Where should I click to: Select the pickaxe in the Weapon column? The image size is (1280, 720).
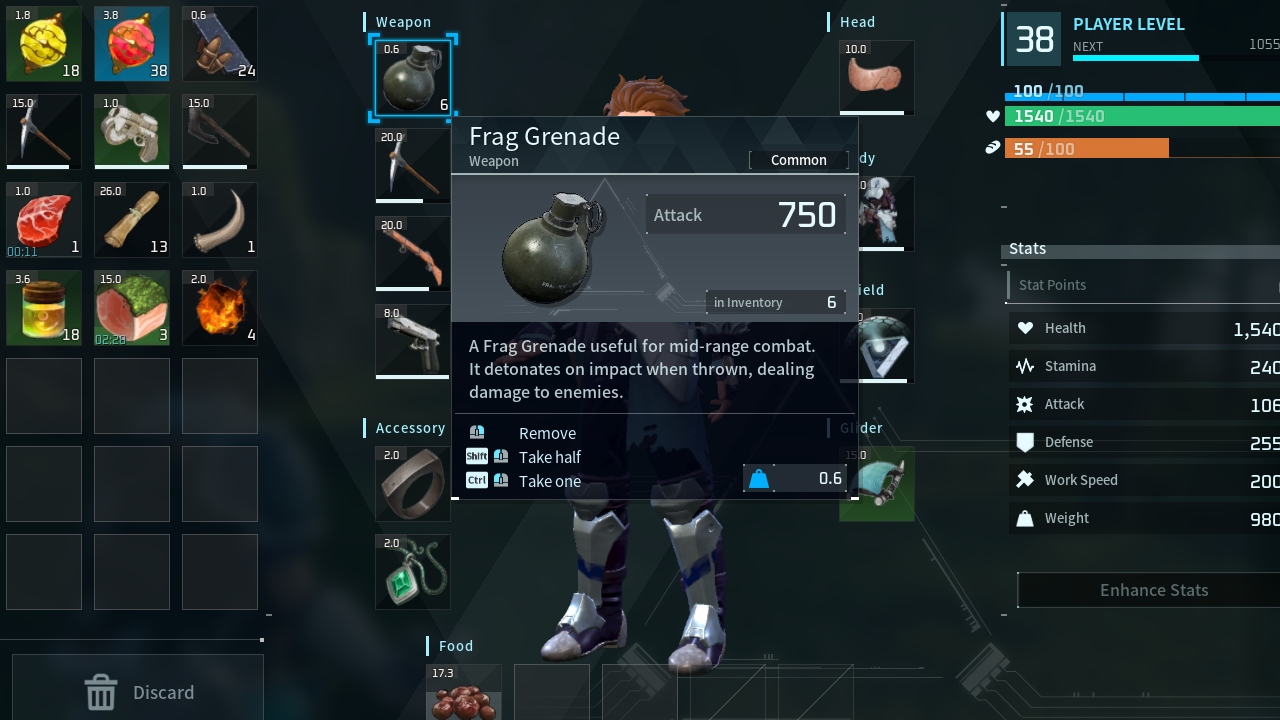pyautogui.click(x=412, y=165)
